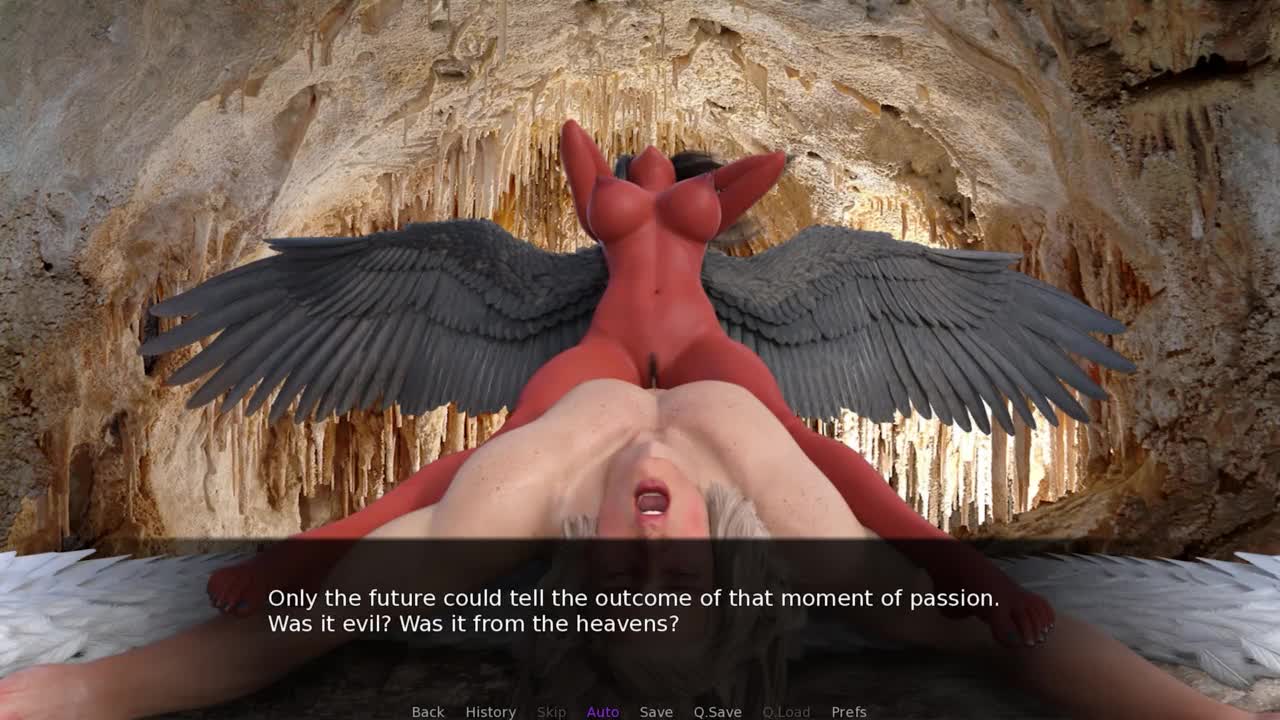Open the Prefs menu
Viewport: 1280px width, 720px height.
click(849, 711)
